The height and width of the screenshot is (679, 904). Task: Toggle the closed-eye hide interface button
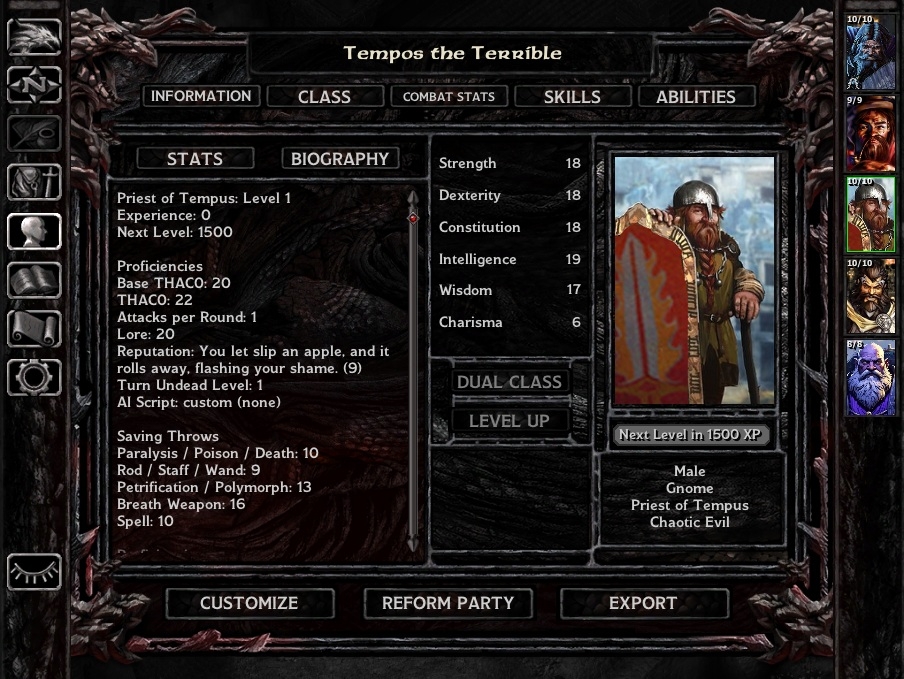pos(34,573)
